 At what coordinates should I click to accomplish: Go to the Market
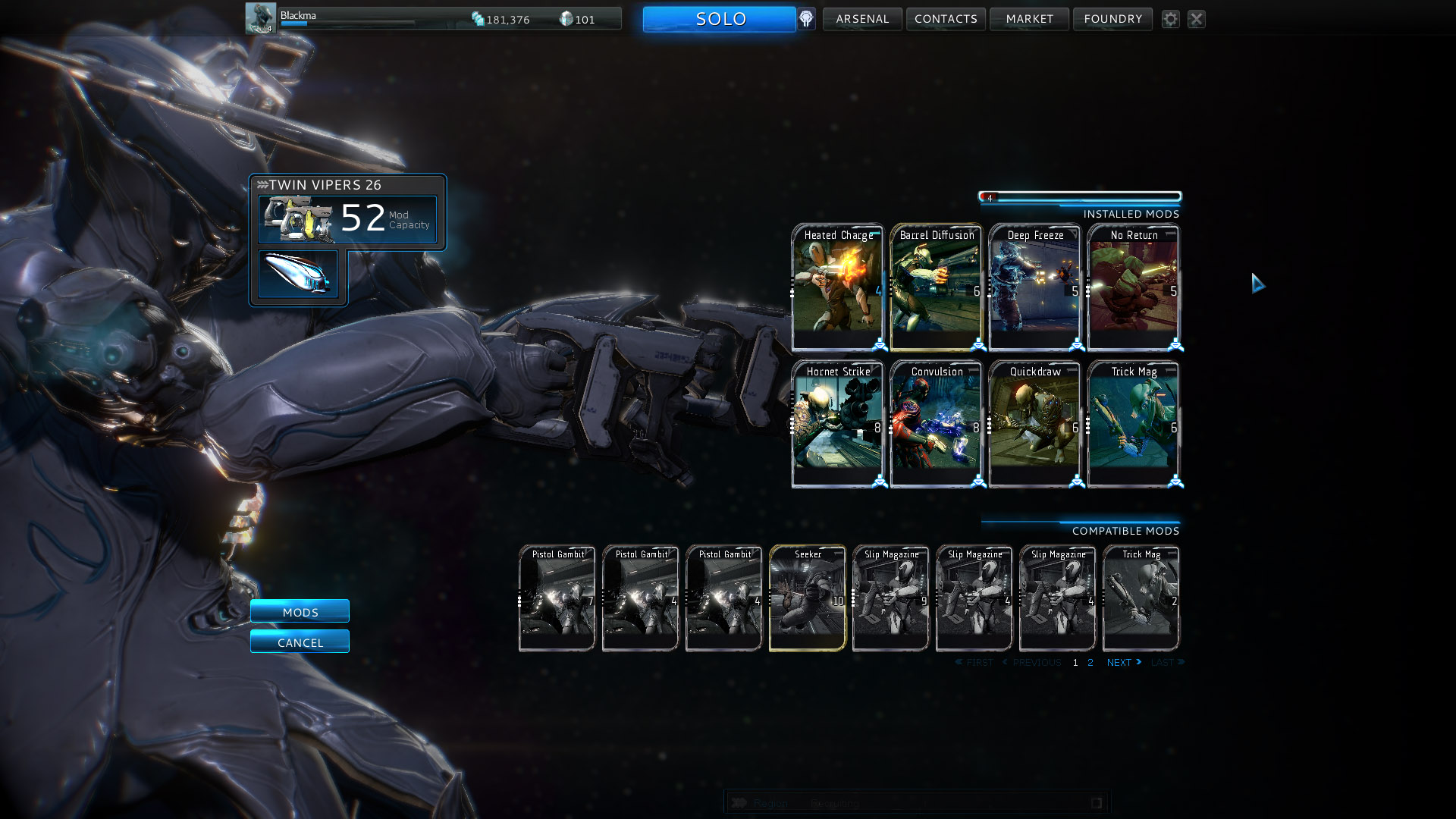pos(1029,19)
